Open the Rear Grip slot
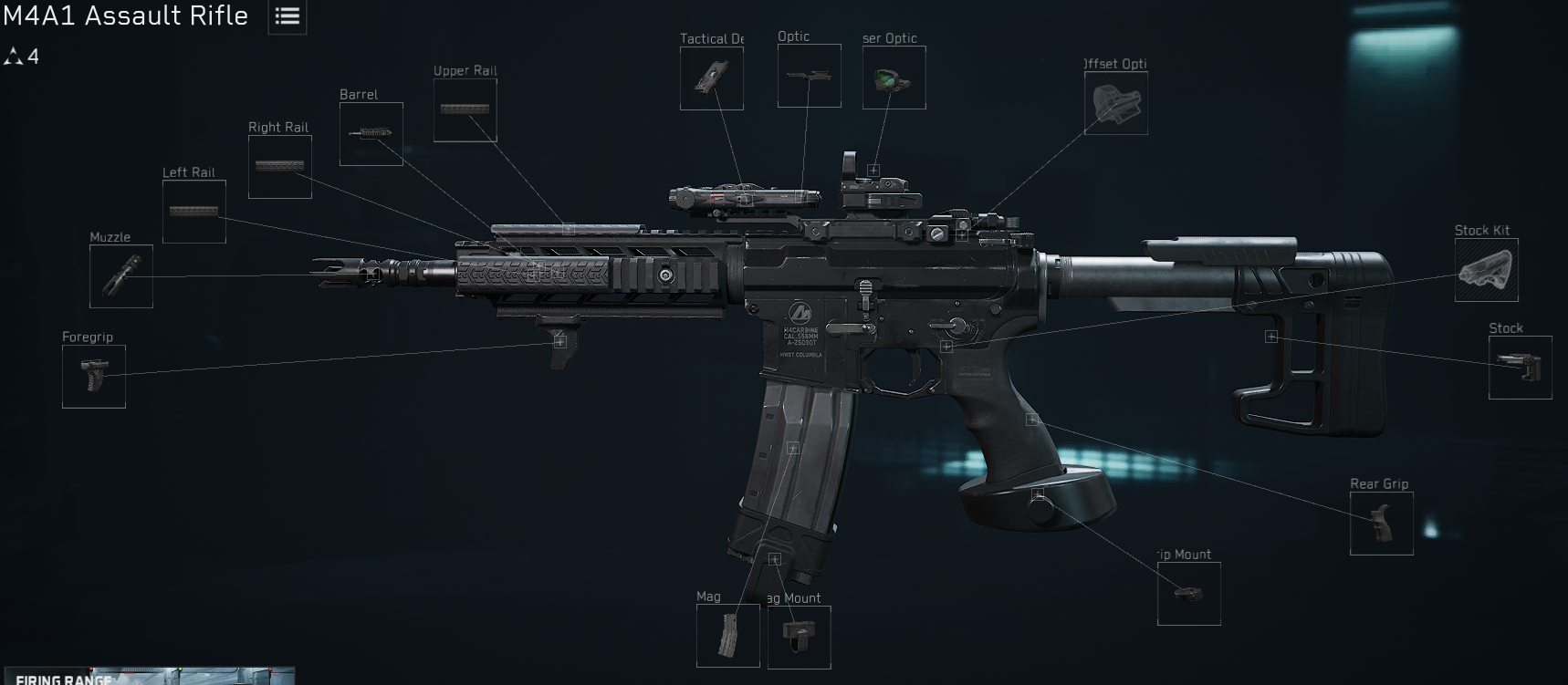Image resolution: width=1568 pixels, height=685 pixels. coord(1382,524)
